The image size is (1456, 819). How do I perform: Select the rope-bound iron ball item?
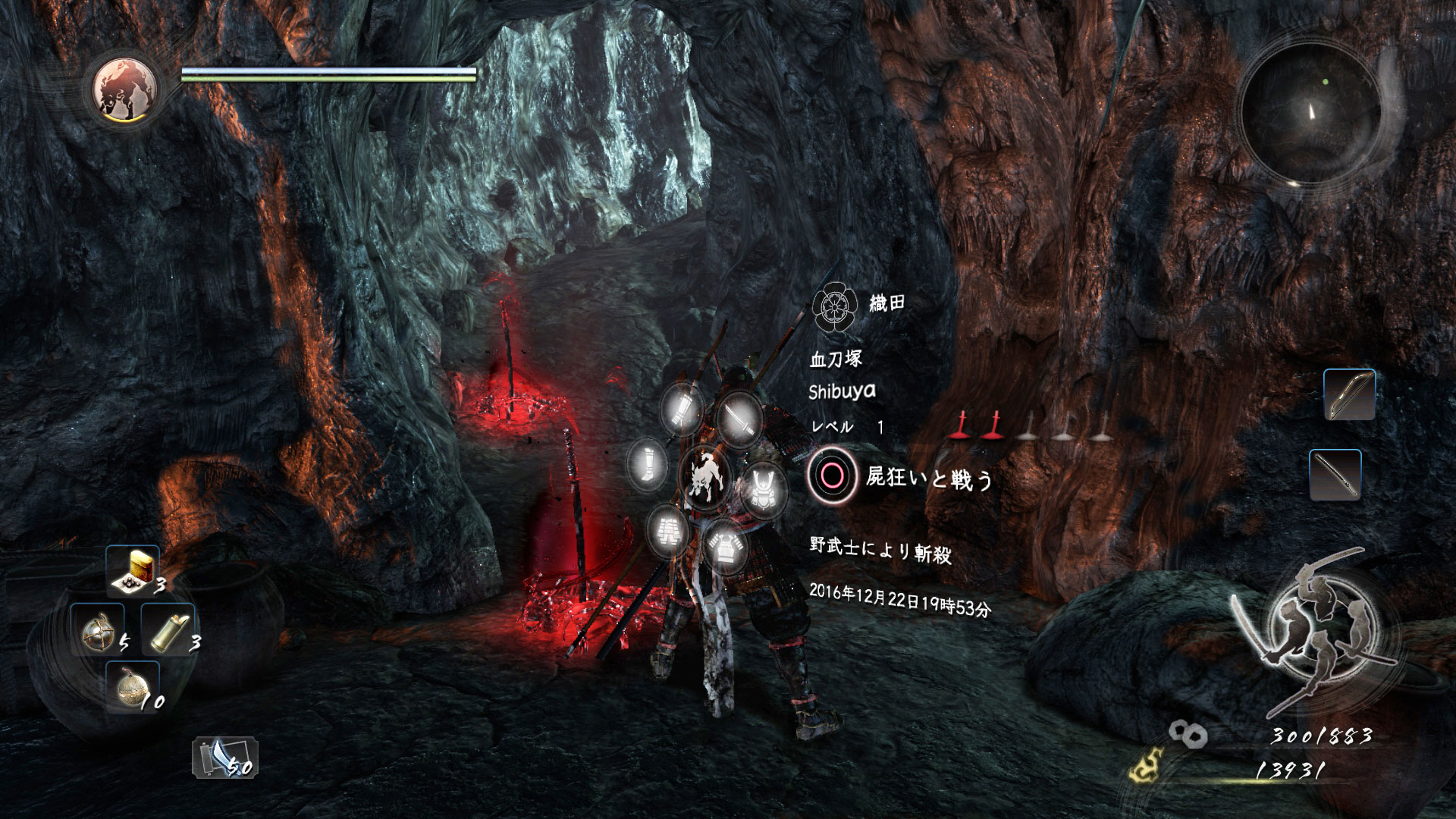[x=98, y=631]
